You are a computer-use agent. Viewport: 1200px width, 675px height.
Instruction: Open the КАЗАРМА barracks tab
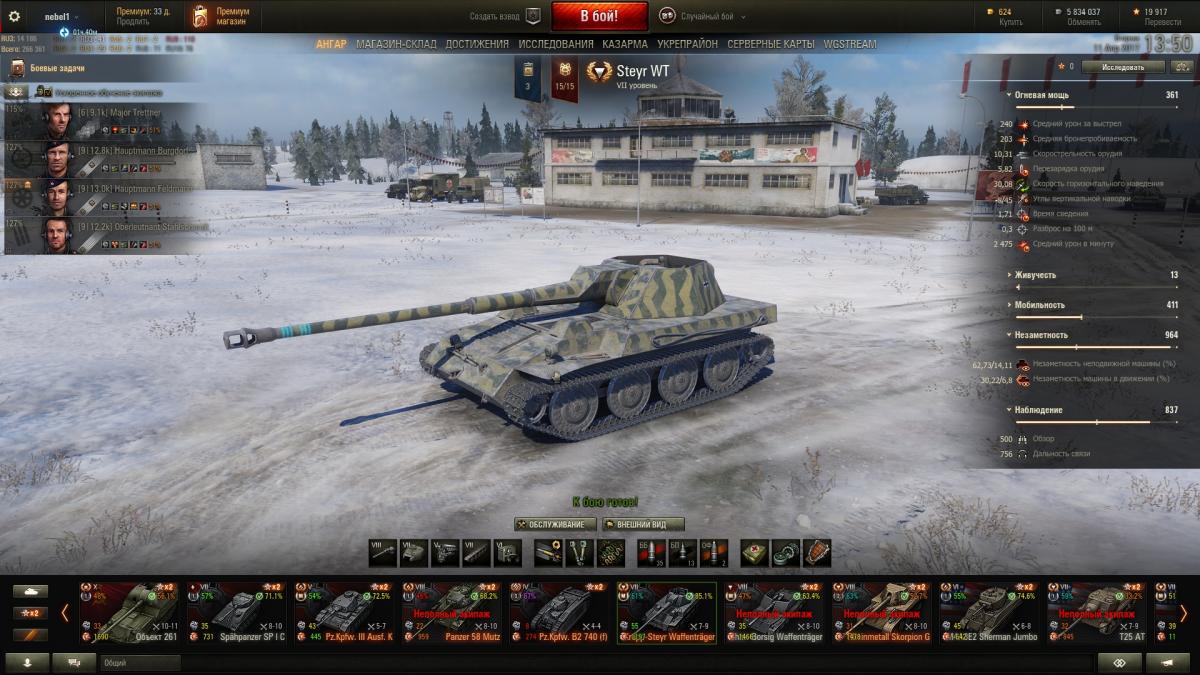point(626,44)
